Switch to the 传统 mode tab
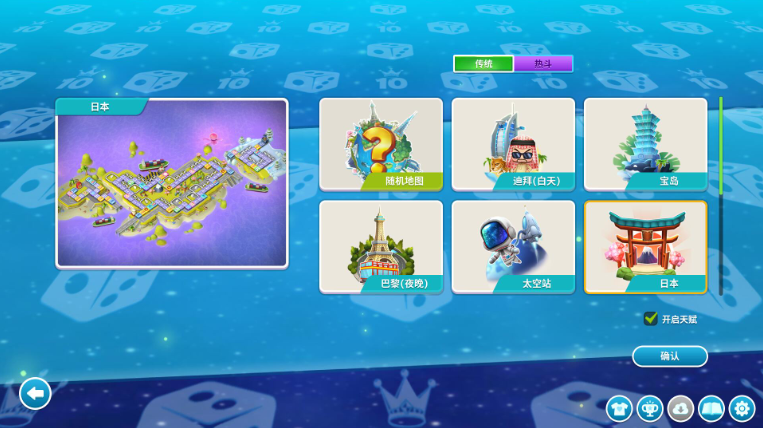This screenshot has height=428, width=763. tap(484, 64)
